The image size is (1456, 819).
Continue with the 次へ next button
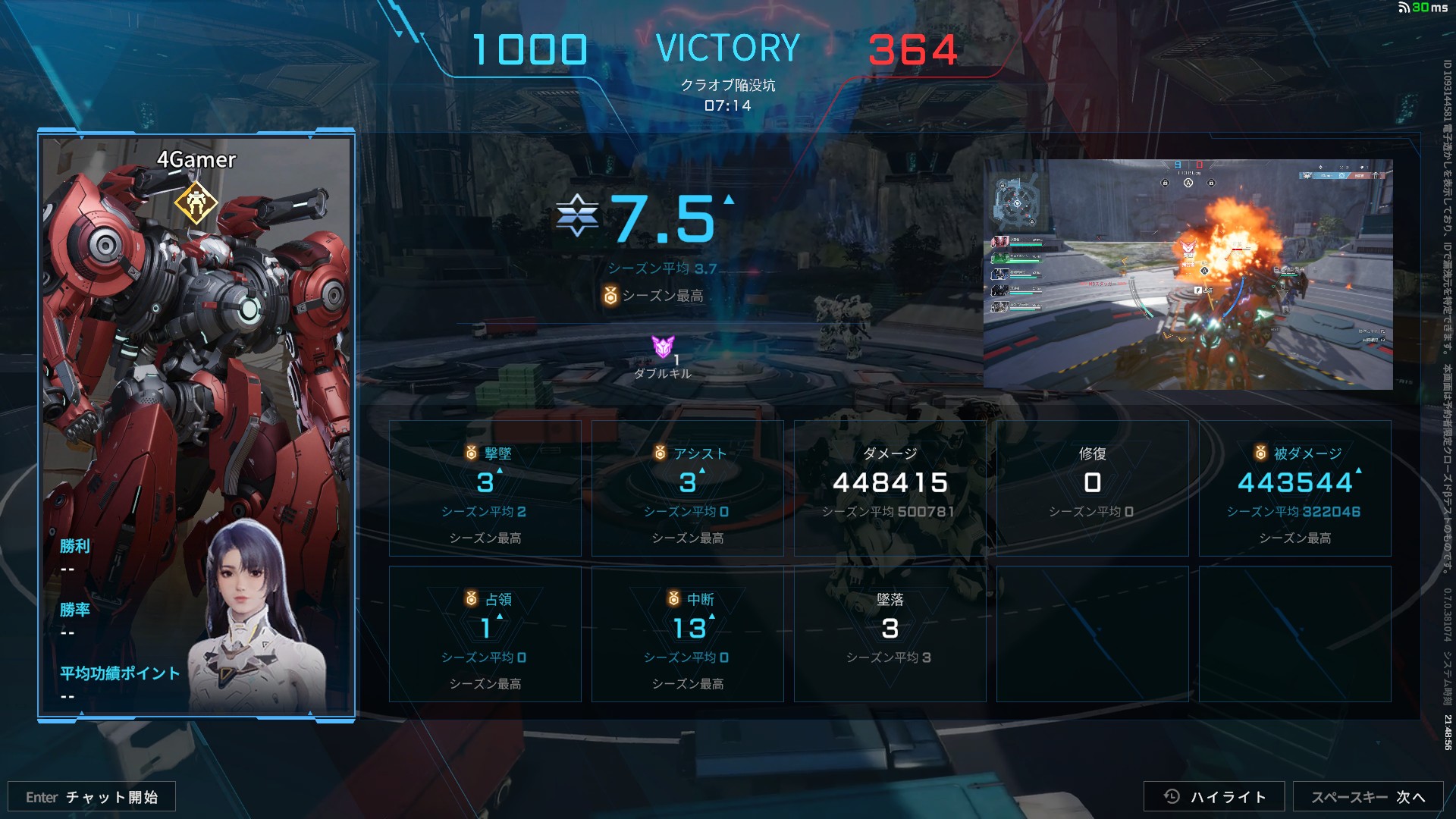click(1367, 796)
